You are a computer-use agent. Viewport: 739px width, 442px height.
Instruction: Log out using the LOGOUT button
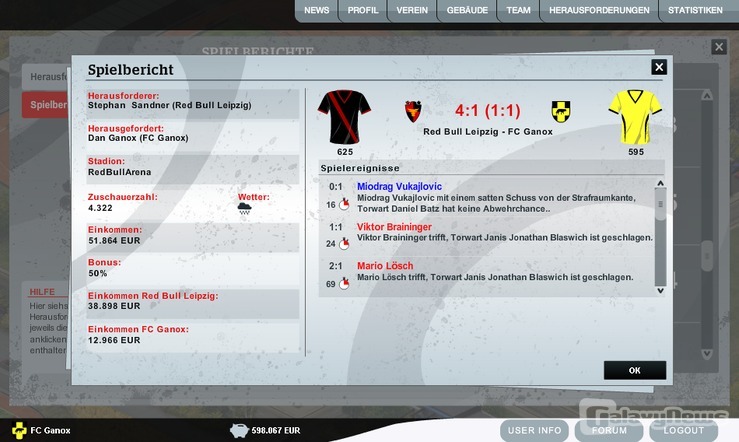click(x=684, y=431)
